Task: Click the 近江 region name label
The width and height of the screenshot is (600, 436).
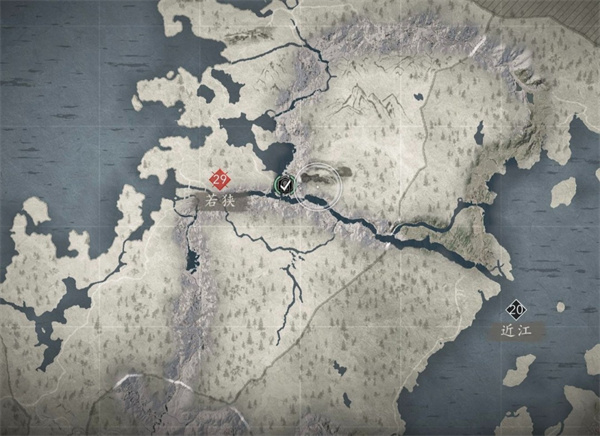Action: [516, 328]
